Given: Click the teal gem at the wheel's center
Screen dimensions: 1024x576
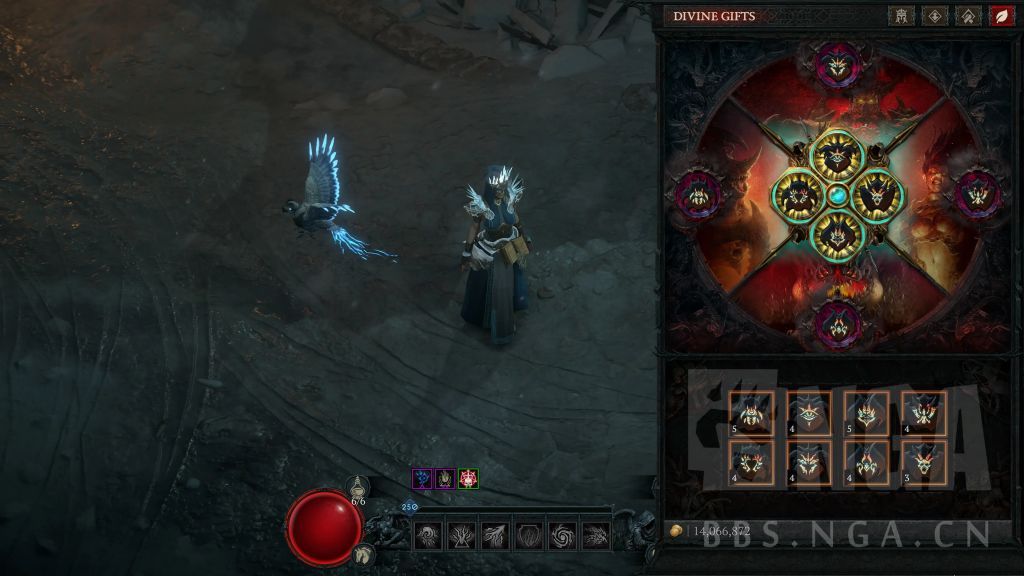Looking at the screenshot, I should (x=838, y=195).
